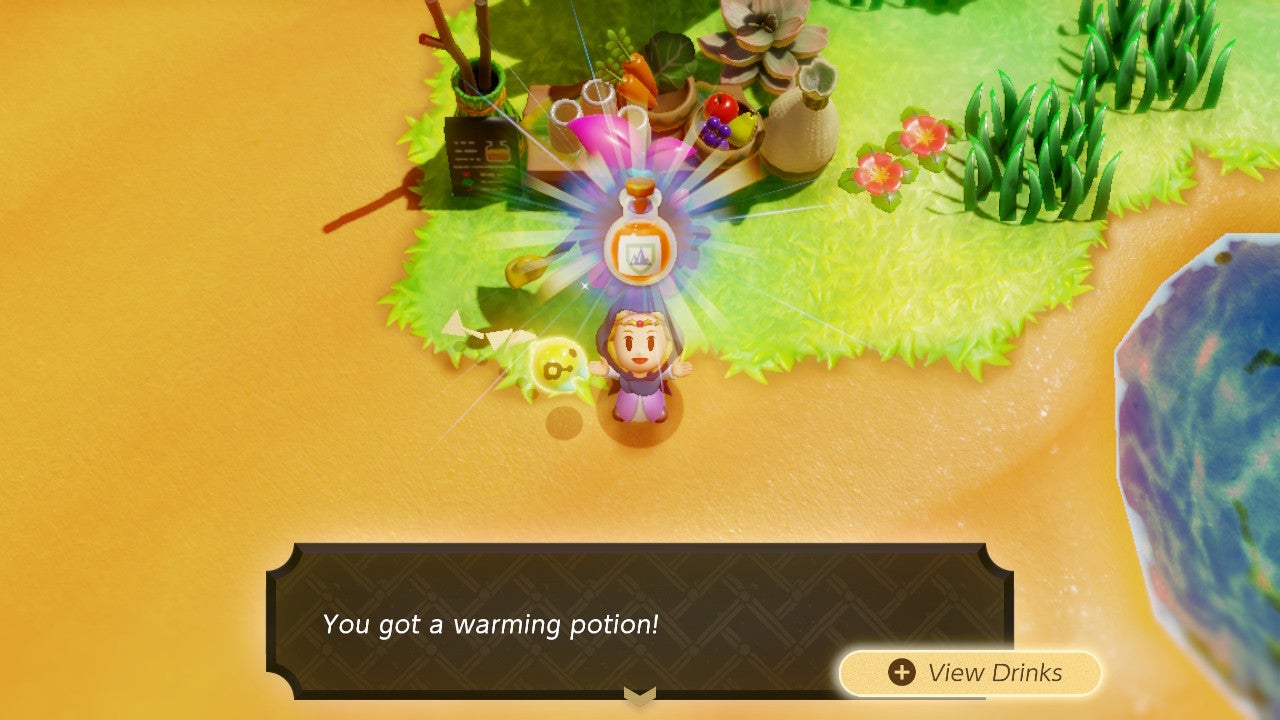Screen dimensions: 1280x720
Task: Click the smoothie picture on the menu board
Action: pyautogui.click(x=498, y=153)
